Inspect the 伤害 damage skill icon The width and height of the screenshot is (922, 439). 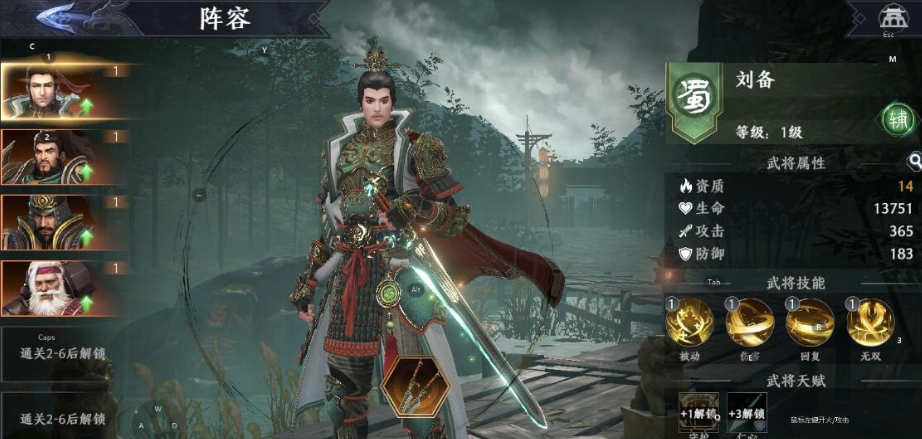[750, 323]
